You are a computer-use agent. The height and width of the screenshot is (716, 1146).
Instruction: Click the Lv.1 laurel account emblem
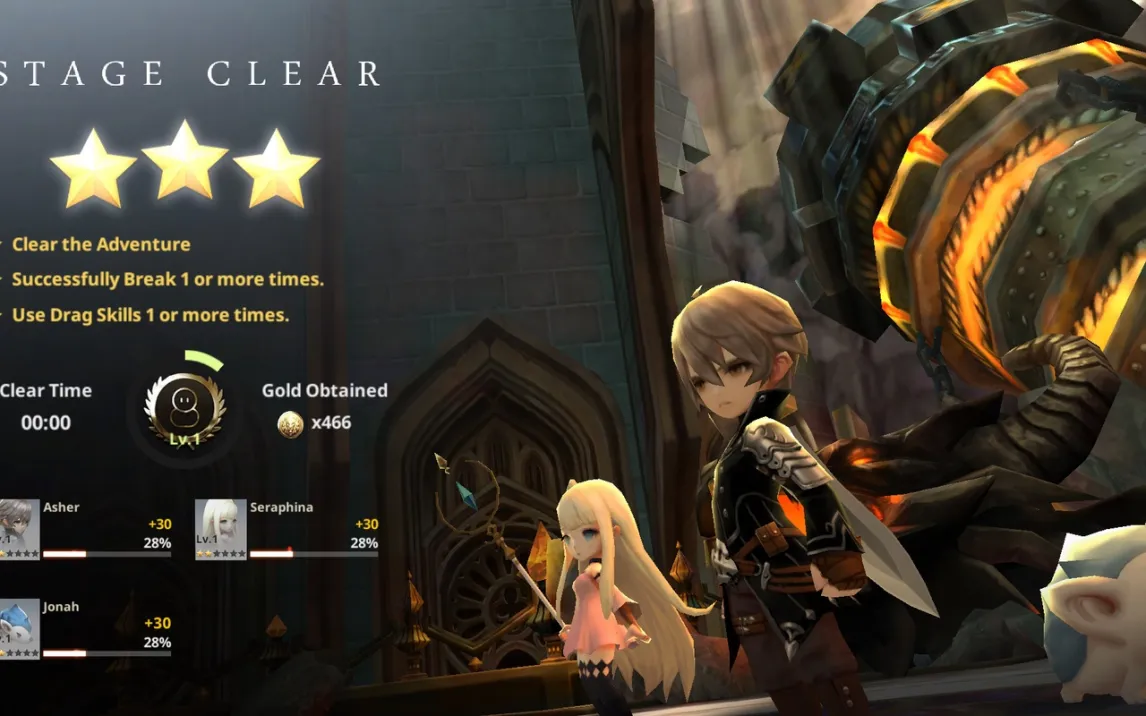coord(184,410)
